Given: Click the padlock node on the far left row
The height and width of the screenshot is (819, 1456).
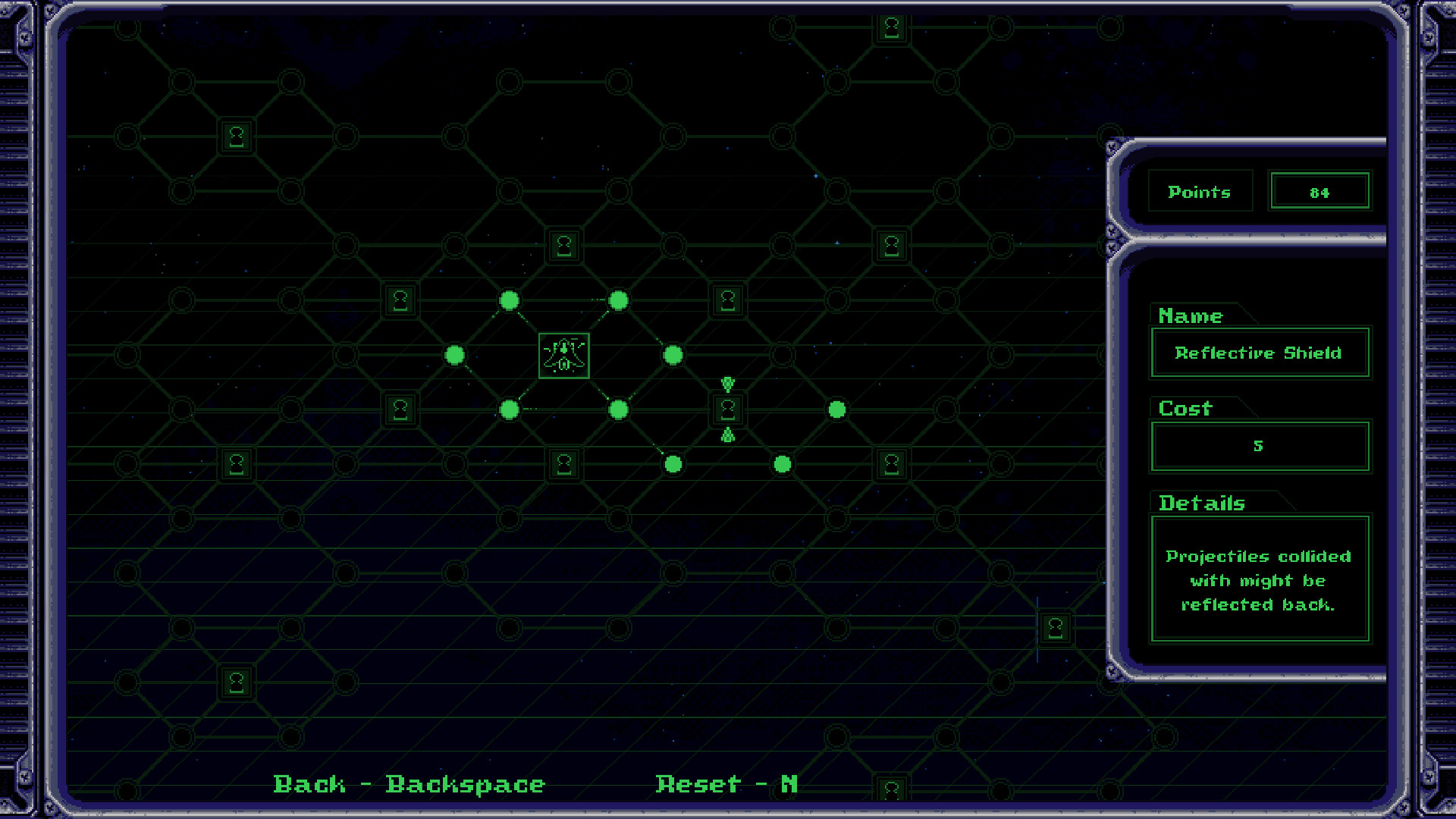Looking at the screenshot, I should (x=235, y=465).
